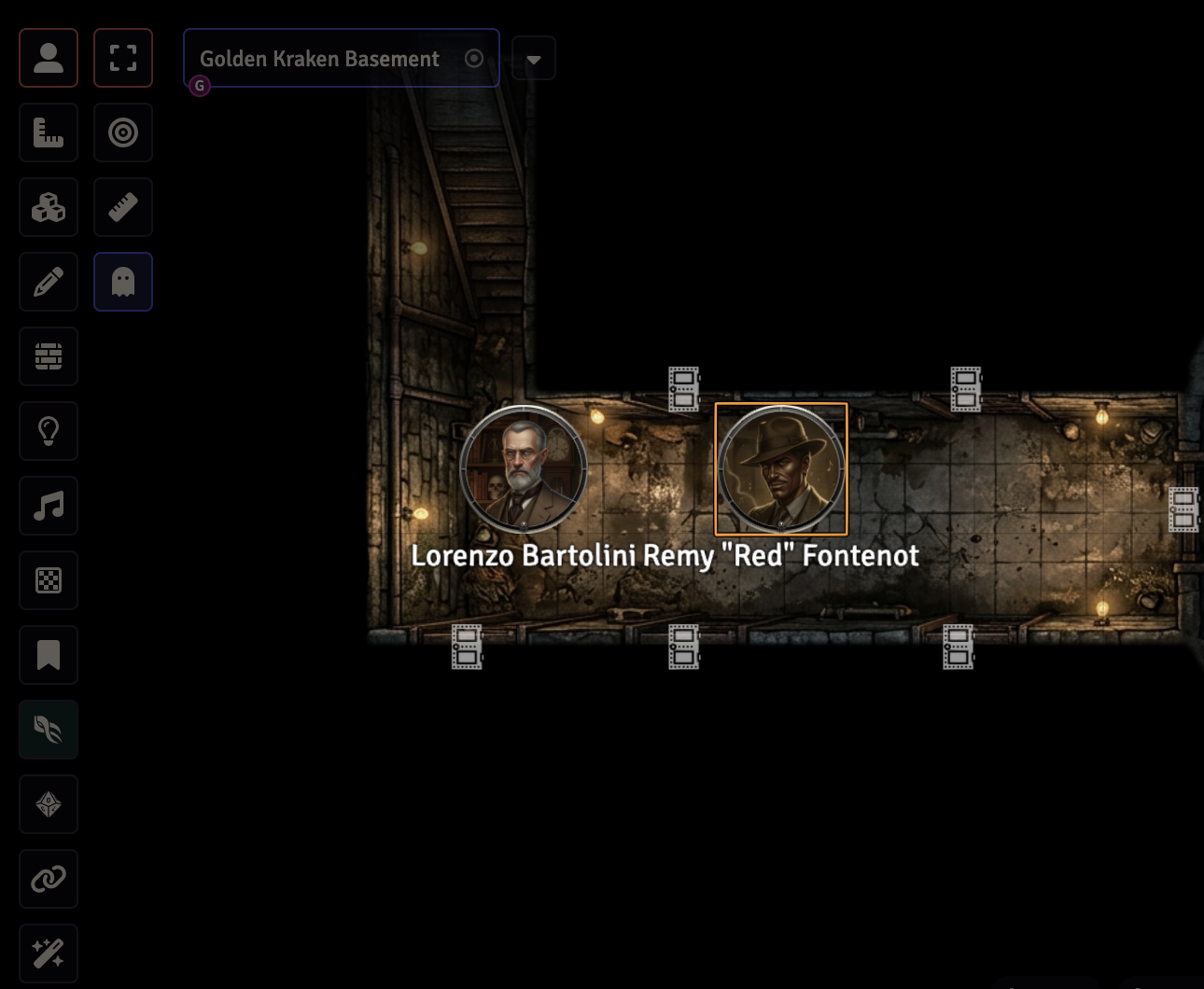Switch to the Drawing Tools pencil
This screenshot has height=989, width=1204.
click(x=49, y=282)
